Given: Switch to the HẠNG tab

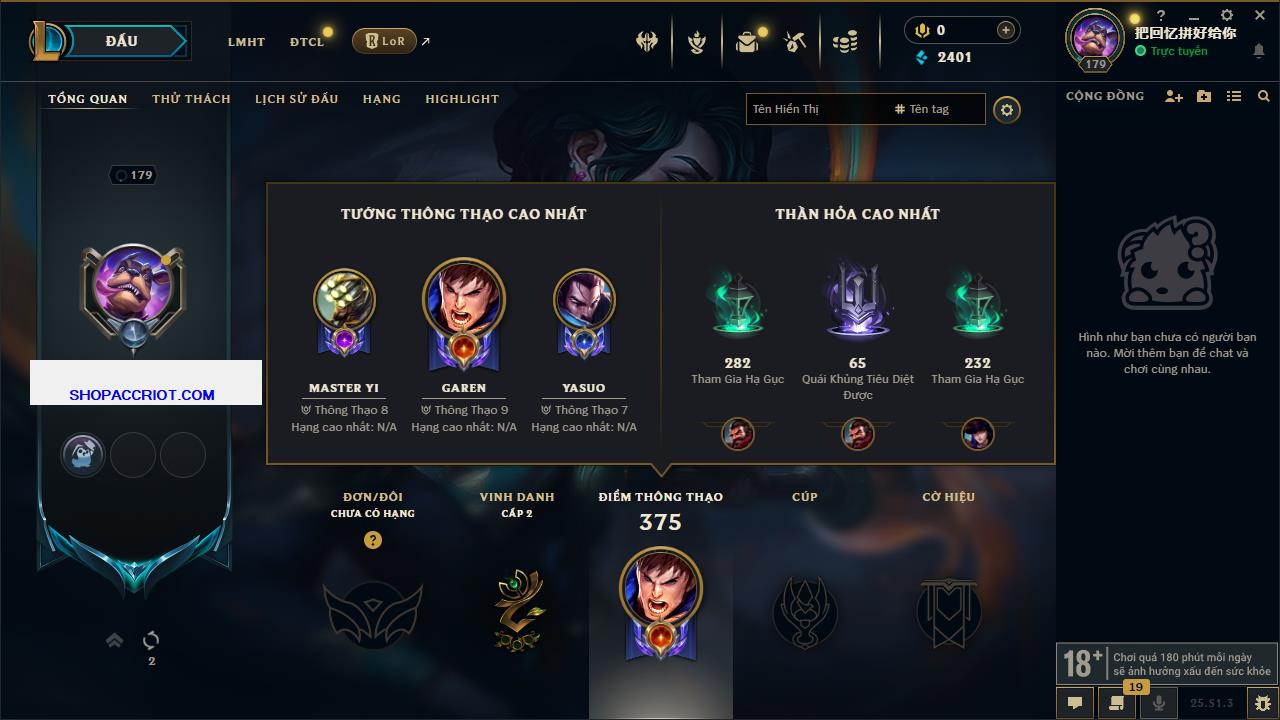Looking at the screenshot, I should click(381, 99).
